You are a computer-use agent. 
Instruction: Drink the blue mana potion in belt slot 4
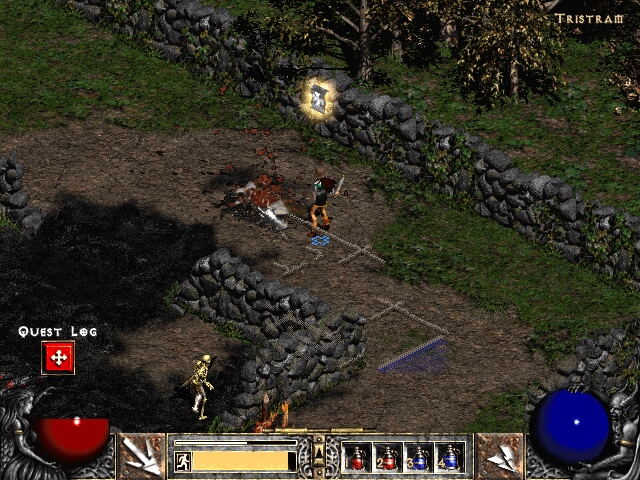point(449,458)
